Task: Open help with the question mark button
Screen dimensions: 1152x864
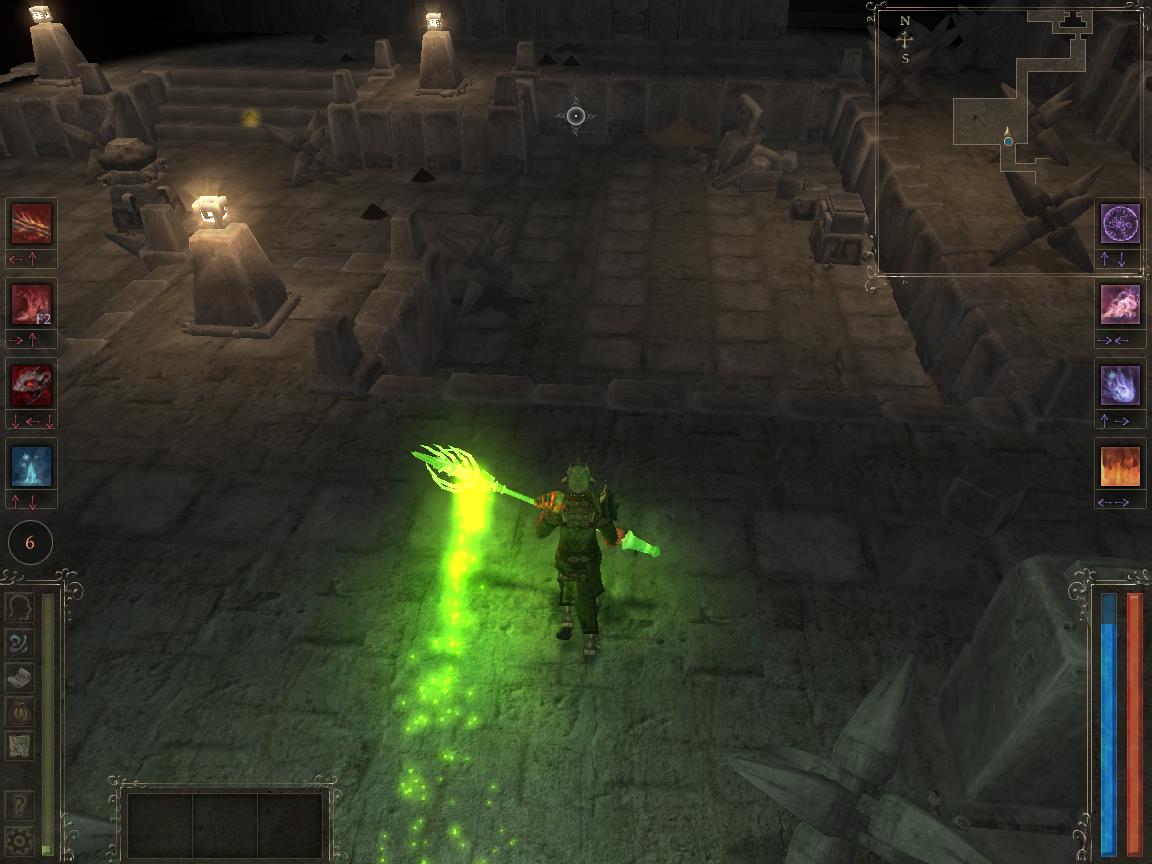Action: click(x=20, y=805)
